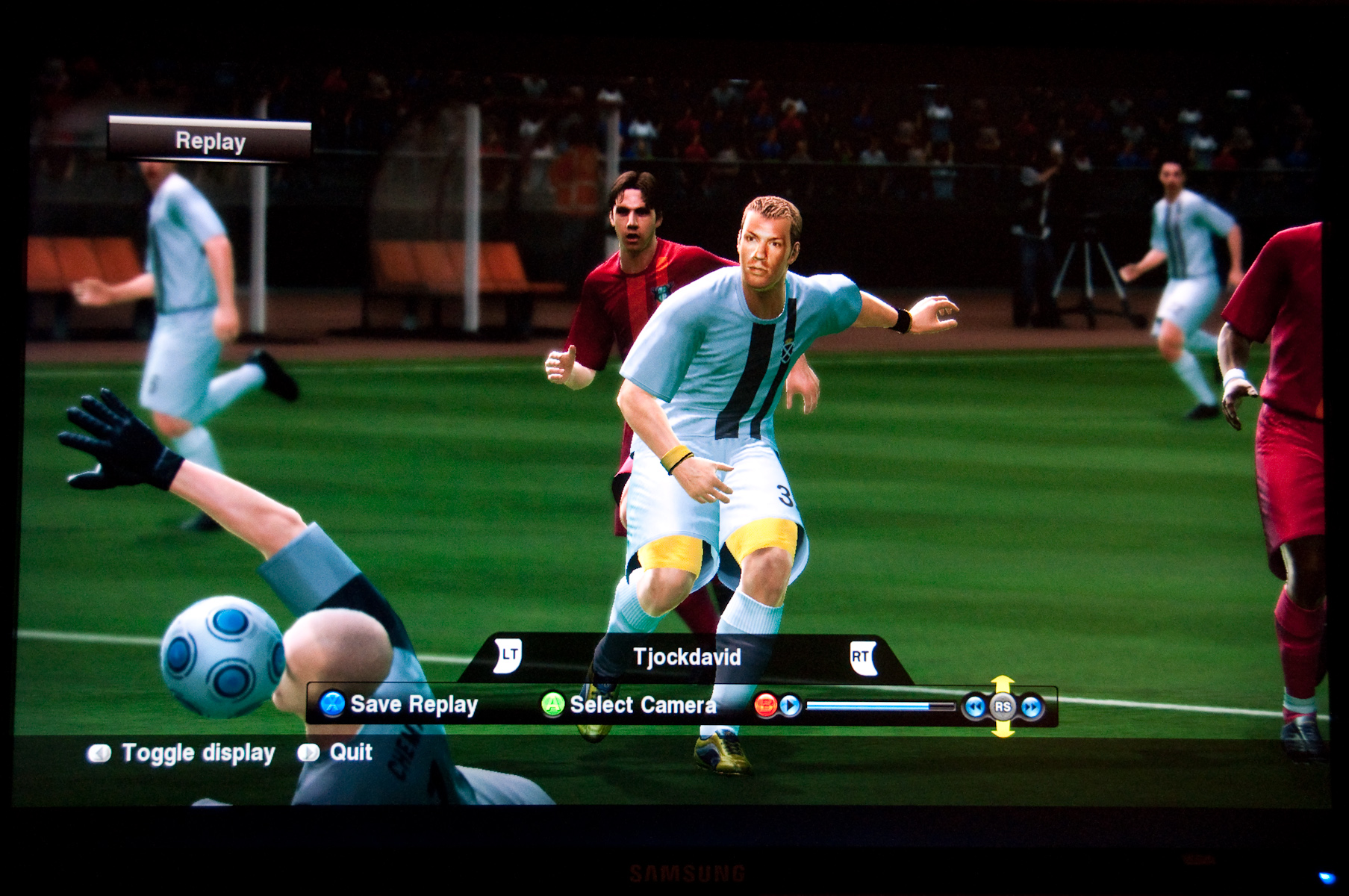Rewind the replay with the double-arrow button
Viewport: 1349px width, 896px height.
974,706
